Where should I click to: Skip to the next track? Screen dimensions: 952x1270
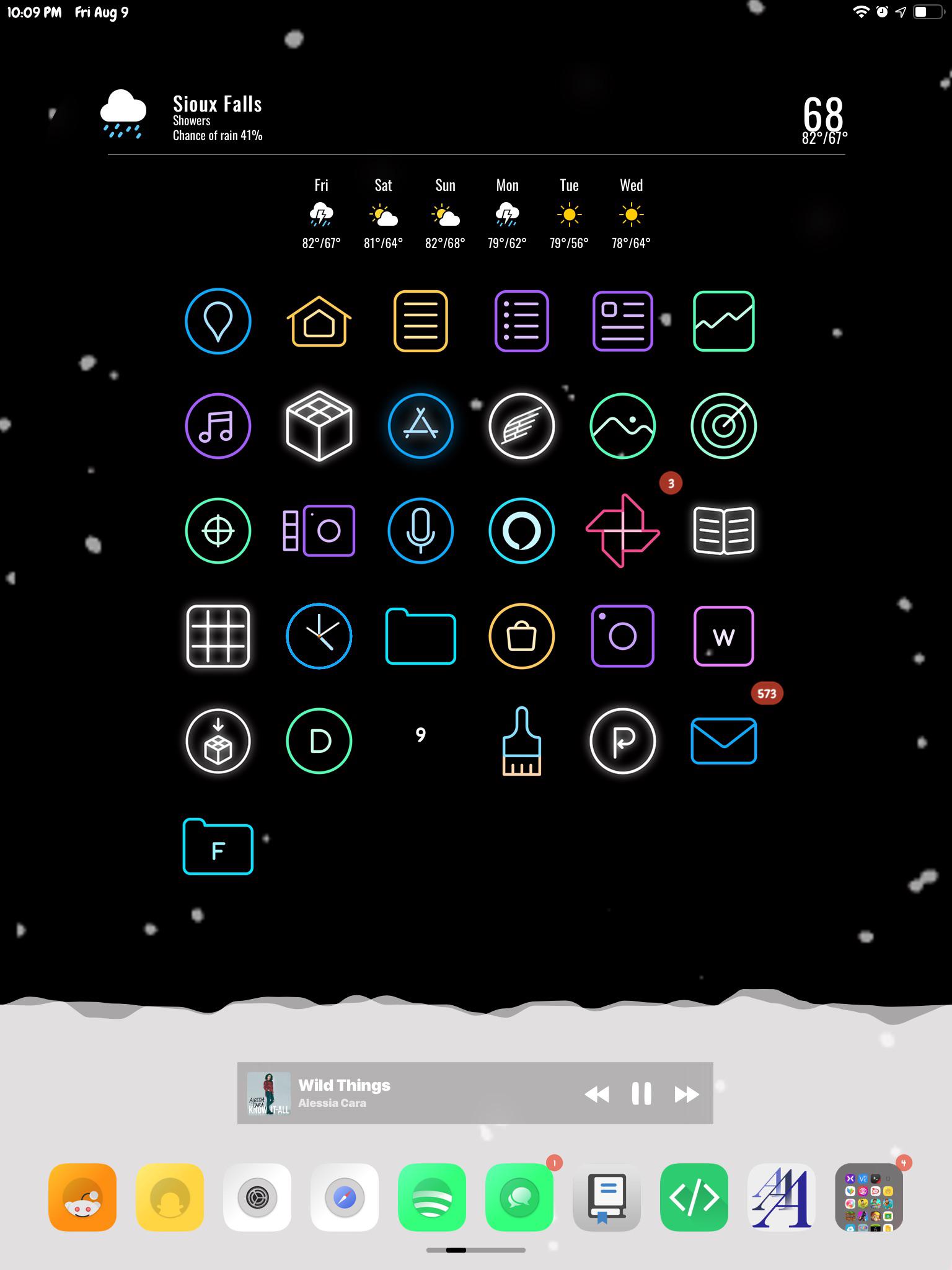point(685,1094)
